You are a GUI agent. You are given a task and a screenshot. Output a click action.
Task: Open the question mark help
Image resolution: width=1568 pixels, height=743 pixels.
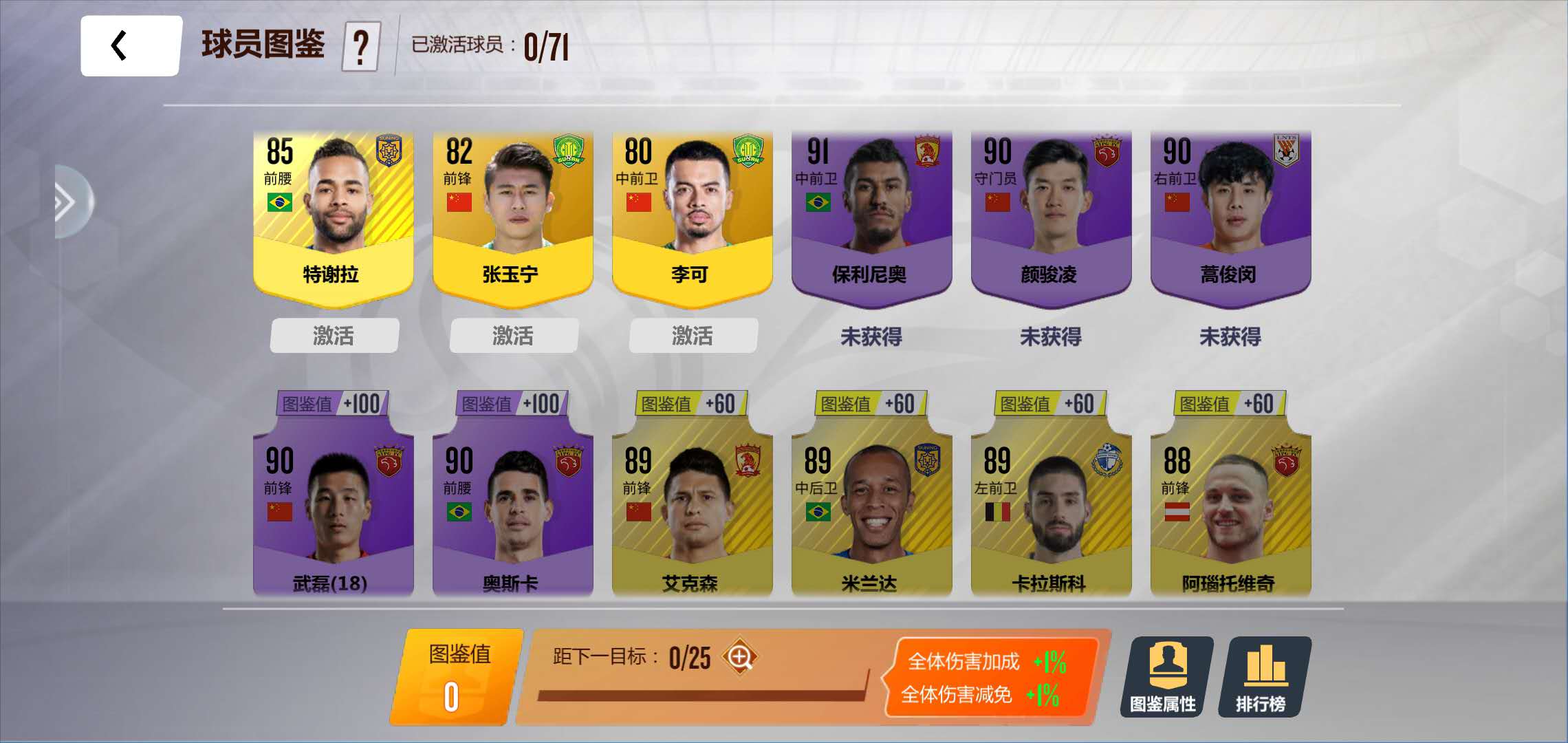[361, 47]
